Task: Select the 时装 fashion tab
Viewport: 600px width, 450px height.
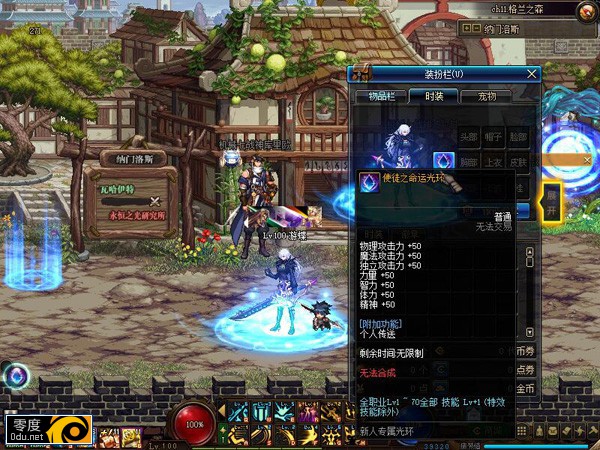Action: click(x=432, y=96)
